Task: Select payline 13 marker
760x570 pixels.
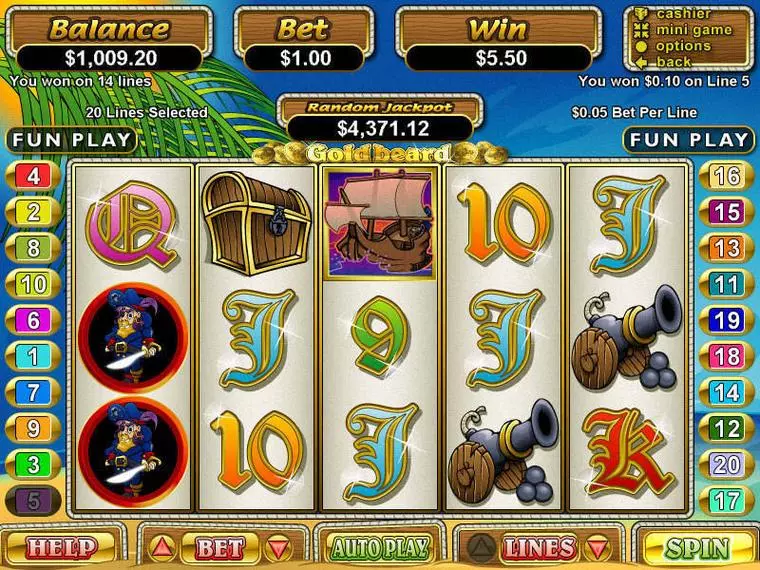Action: click(727, 248)
